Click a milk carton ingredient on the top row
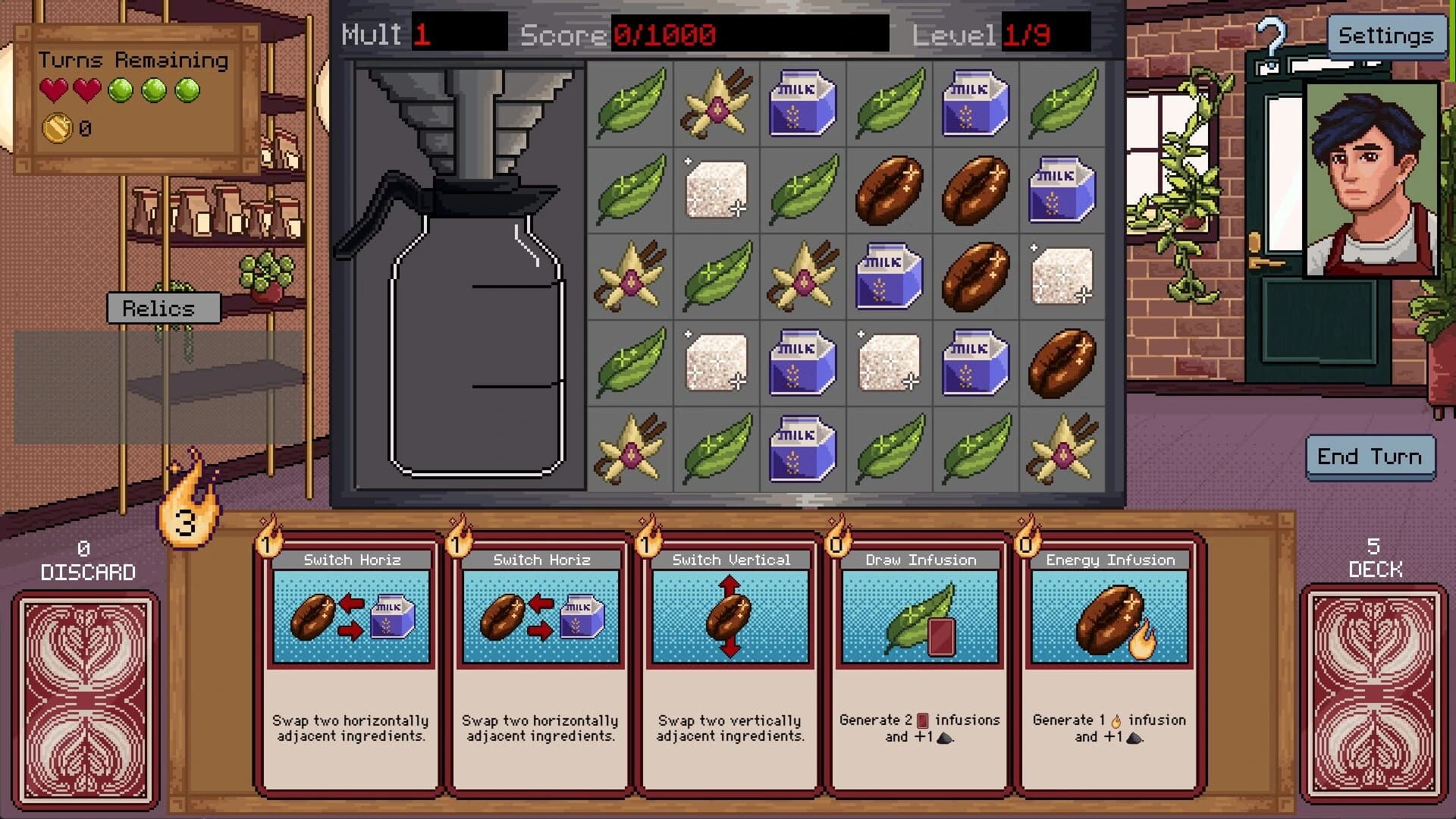Viewport: 1456px width, 819px height. coord(802,103)
